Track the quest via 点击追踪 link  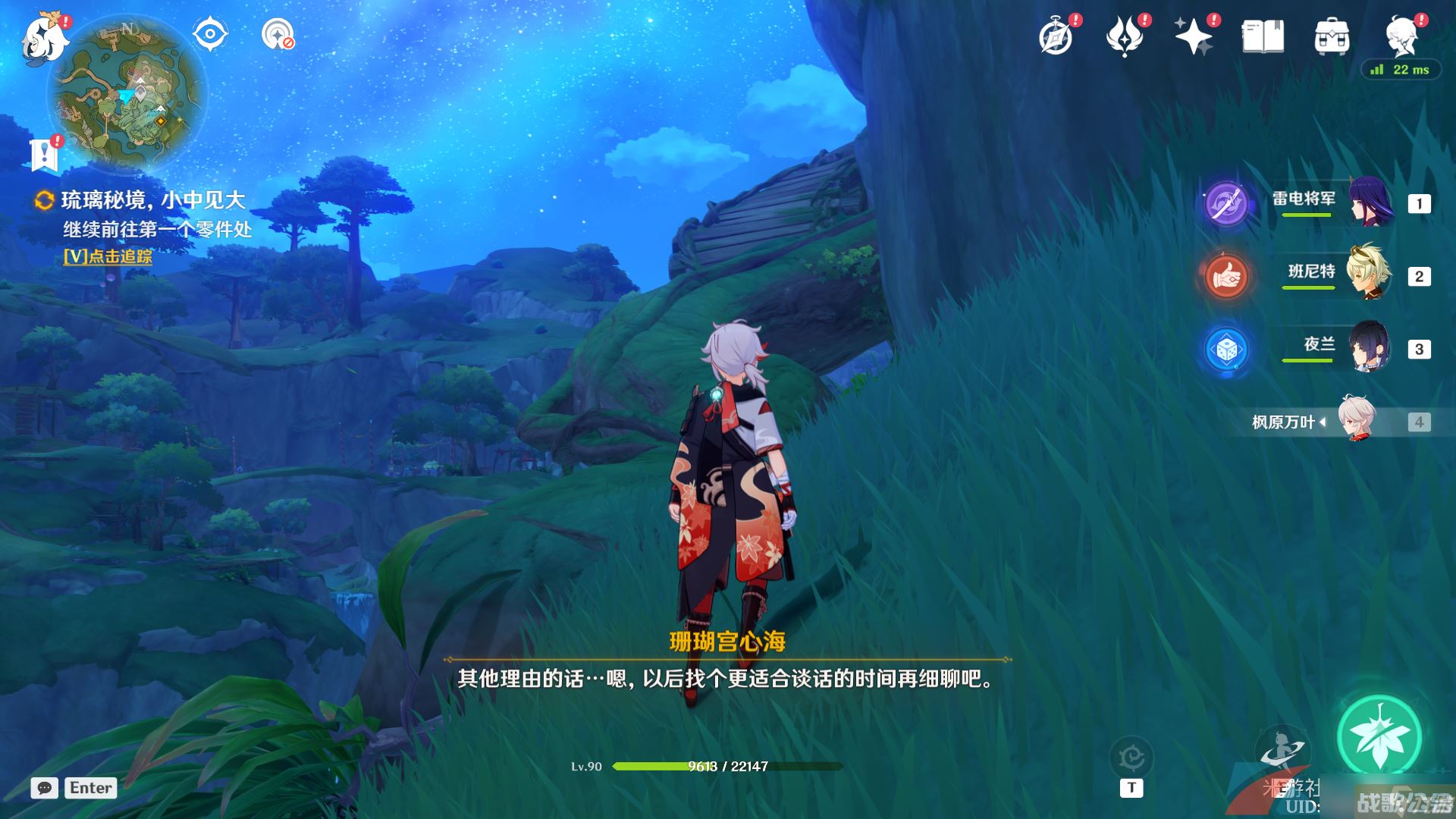tap(108, 256)
